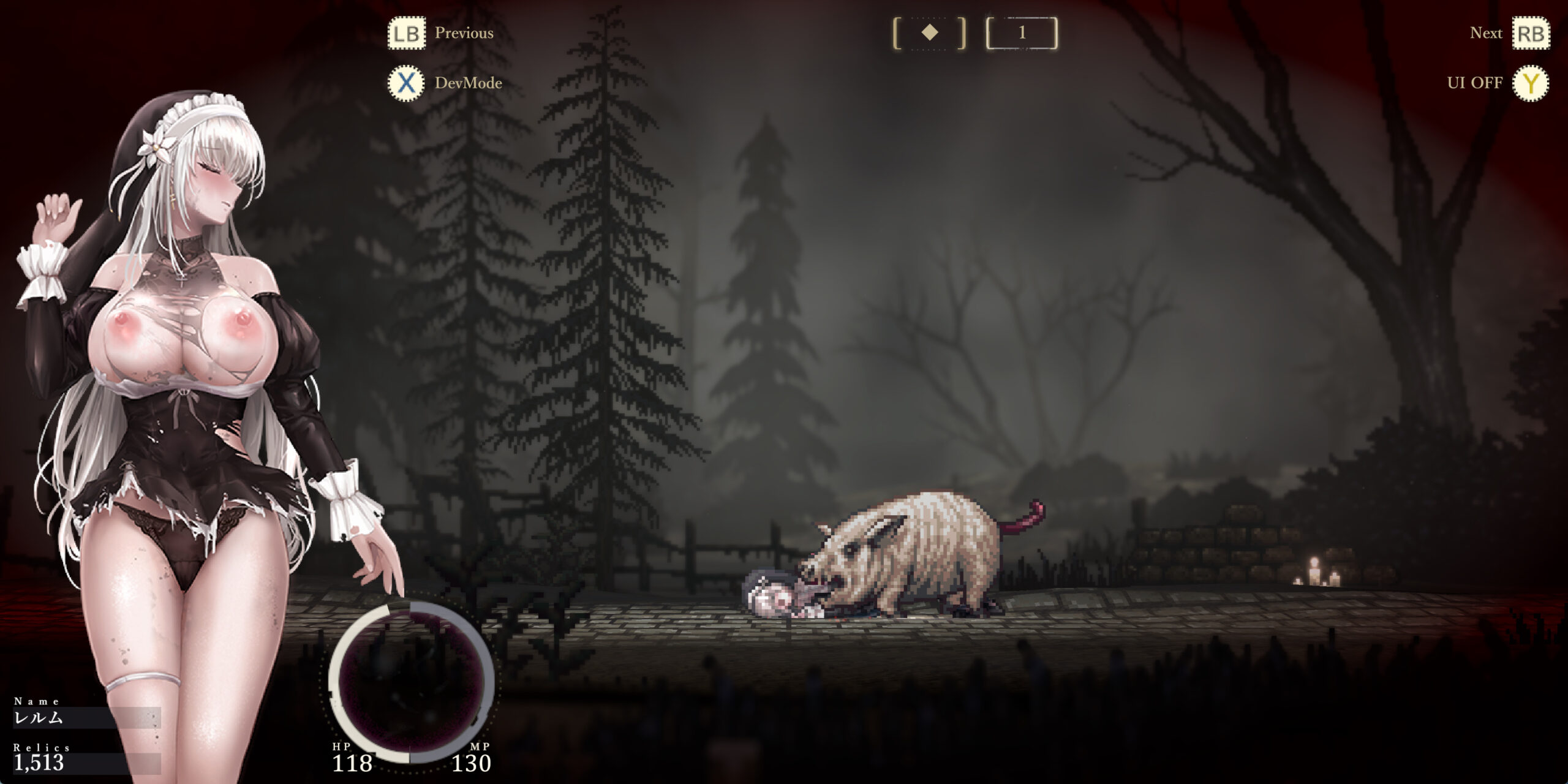
Task: Select the page indicator numbered 1
Action: [x=1022, y=33]
